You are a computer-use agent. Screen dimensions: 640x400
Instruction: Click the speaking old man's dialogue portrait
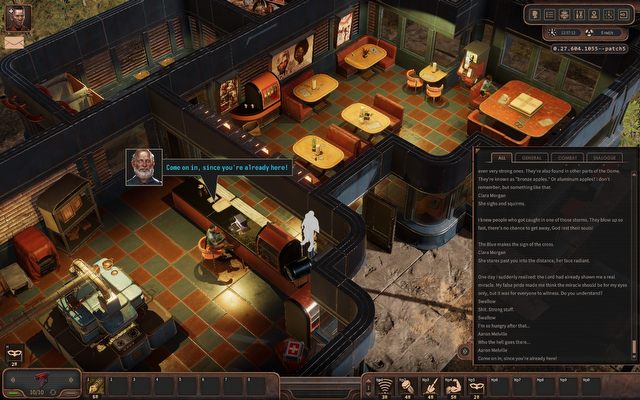tap(144, 167)
